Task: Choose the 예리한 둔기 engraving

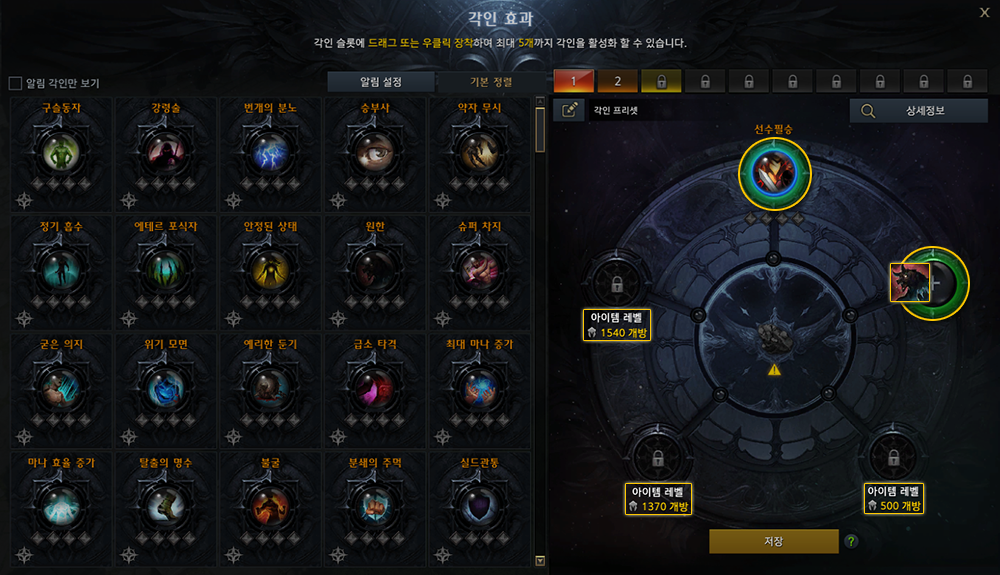Action: click(x=270, y=386)
